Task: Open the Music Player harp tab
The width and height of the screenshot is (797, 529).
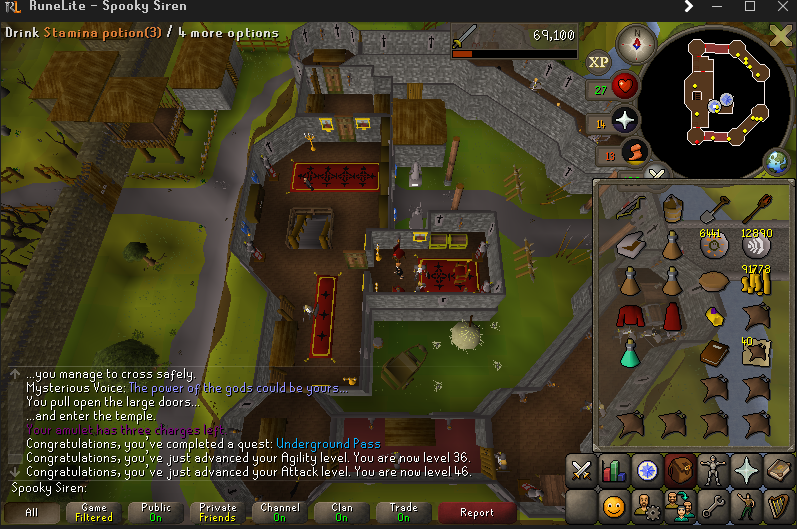Action: [777, 505]
